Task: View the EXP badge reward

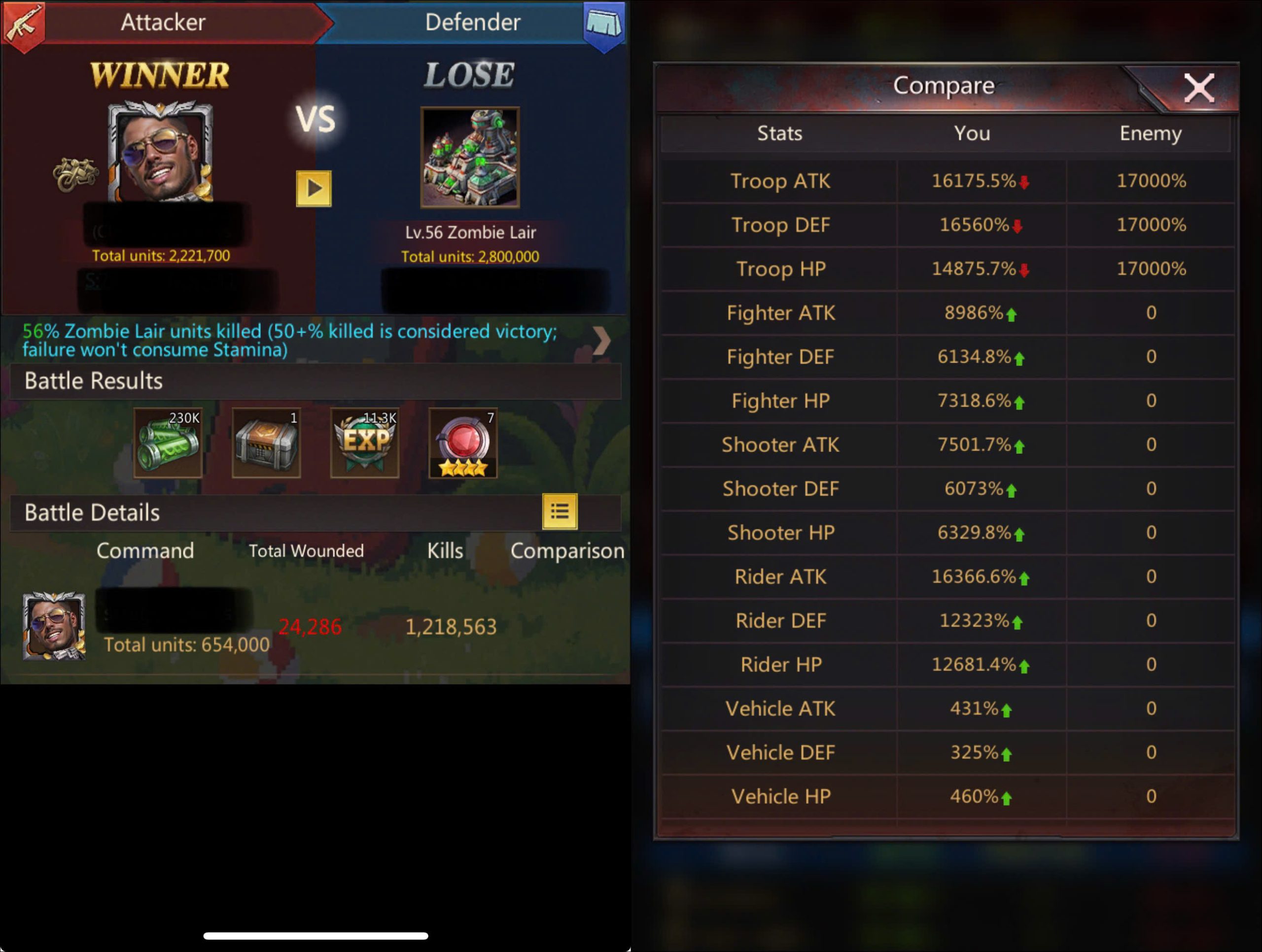Action: [x=365, y=442]
